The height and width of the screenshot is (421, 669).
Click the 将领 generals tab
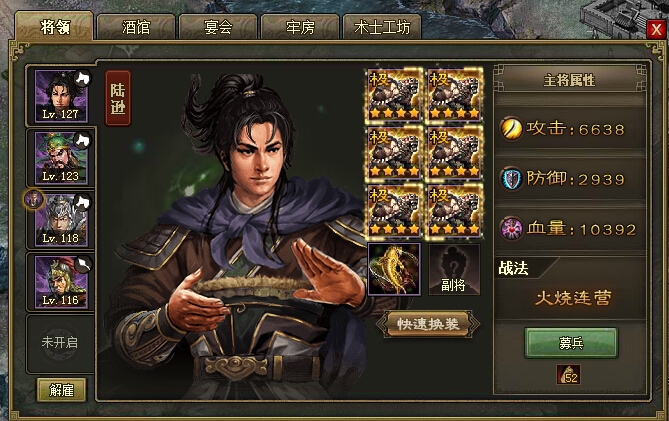click(x=56, y=26)
